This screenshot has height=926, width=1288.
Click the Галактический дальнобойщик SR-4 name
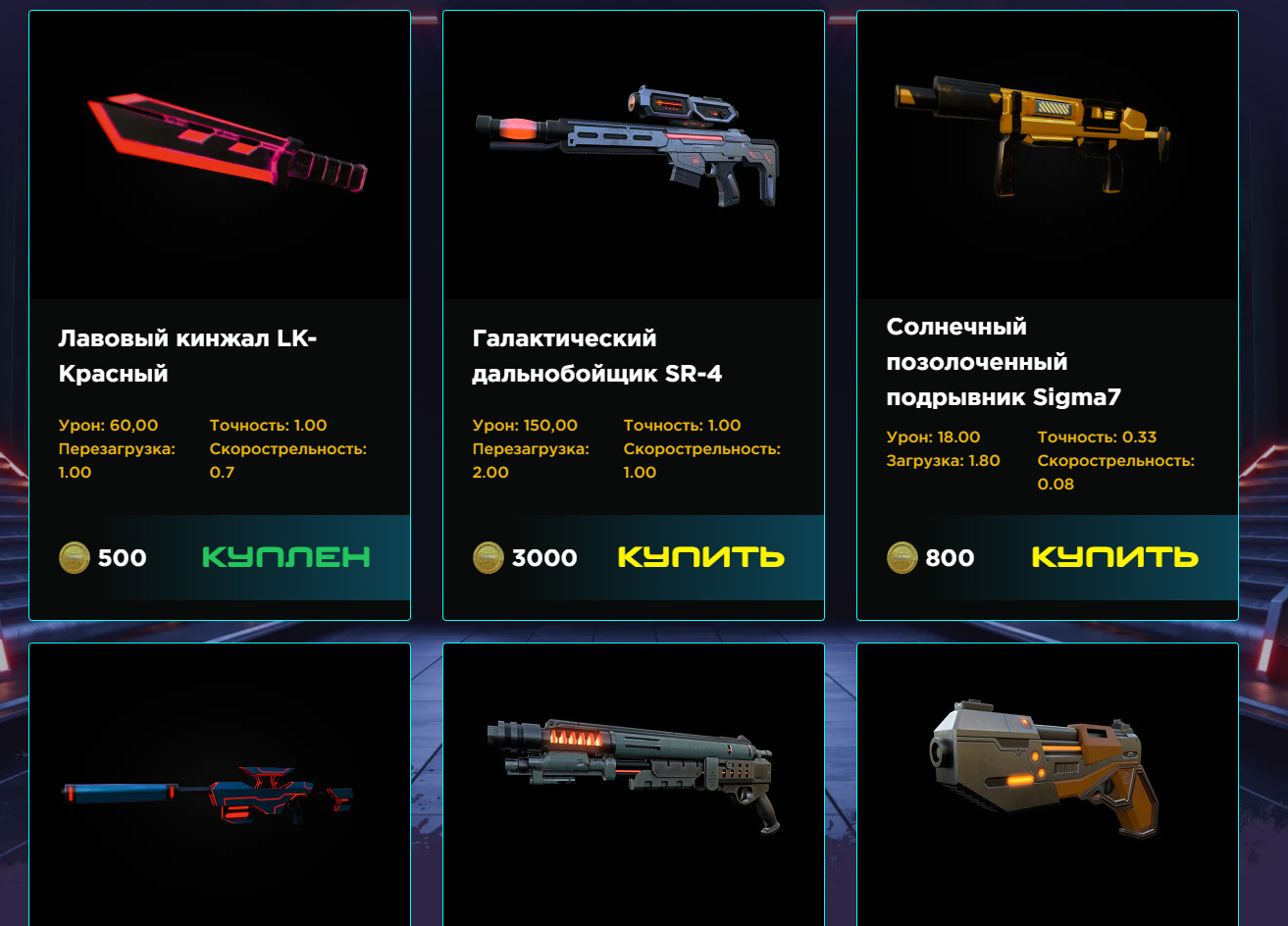point(596,356)
